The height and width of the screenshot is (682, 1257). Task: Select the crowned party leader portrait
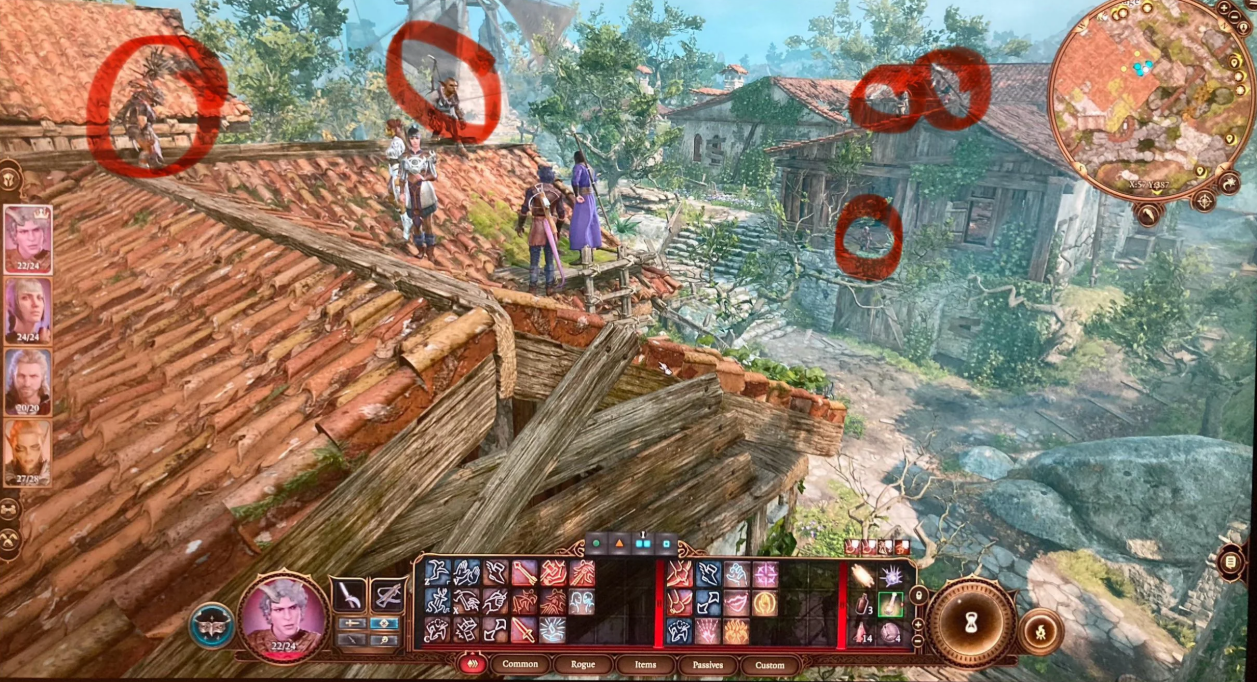pyautogui.click(x=28, y=238)
